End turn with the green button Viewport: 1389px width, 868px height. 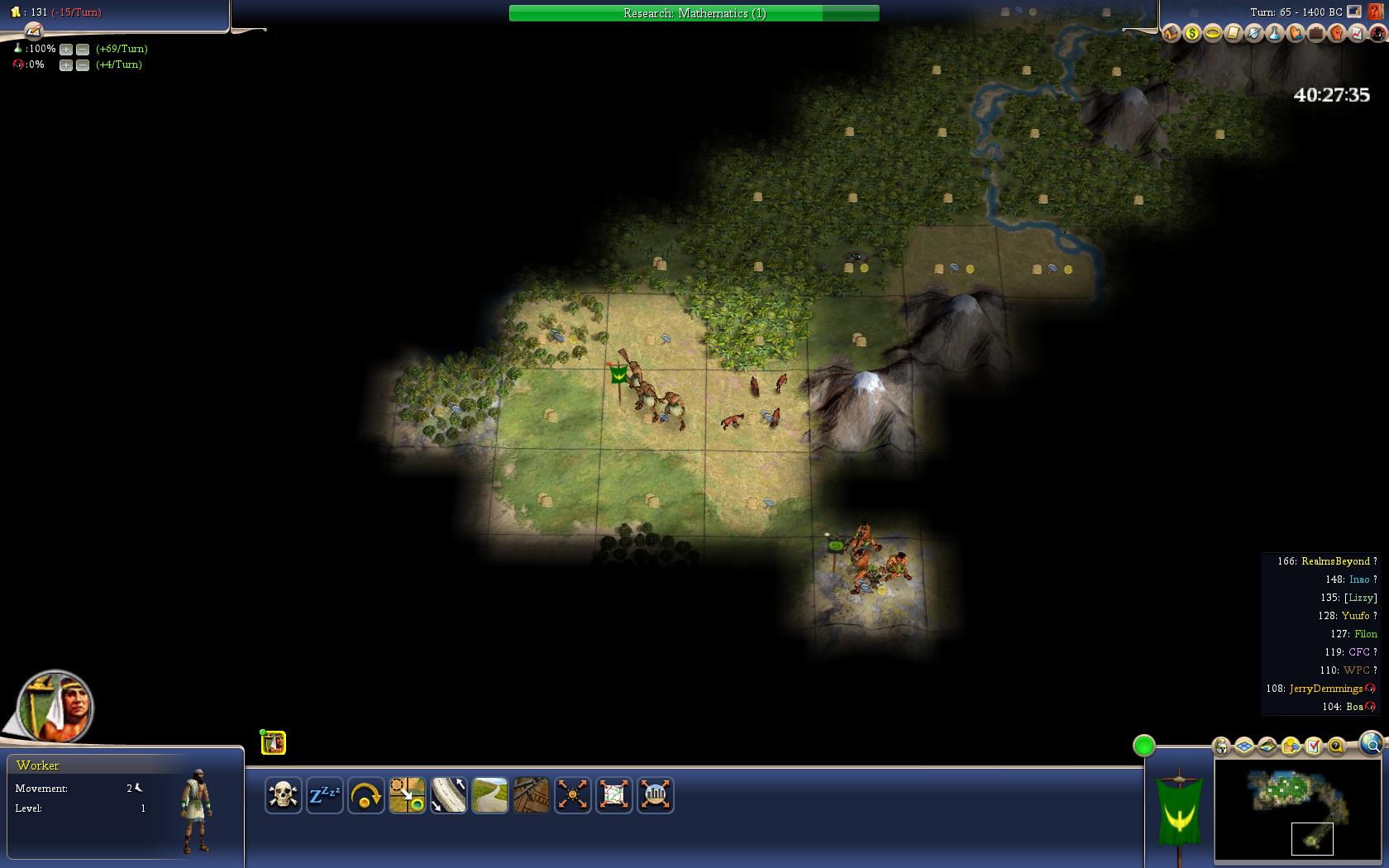tap(1143, 746)
